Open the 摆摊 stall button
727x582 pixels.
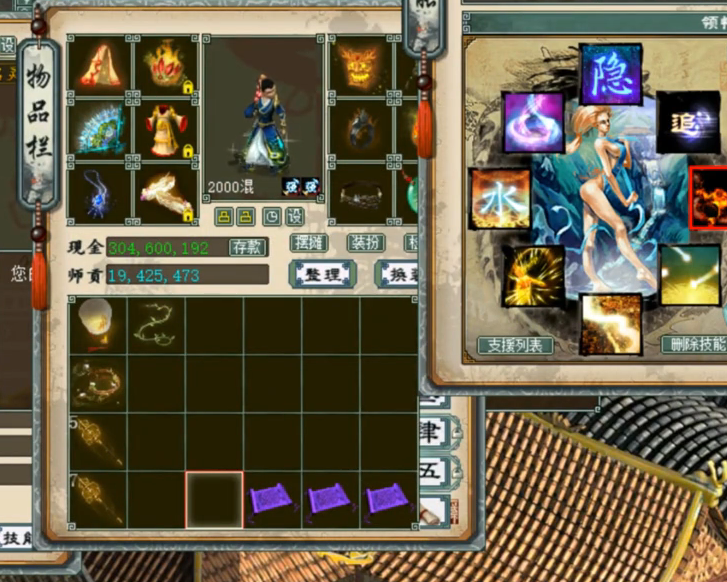pos(309,243)
